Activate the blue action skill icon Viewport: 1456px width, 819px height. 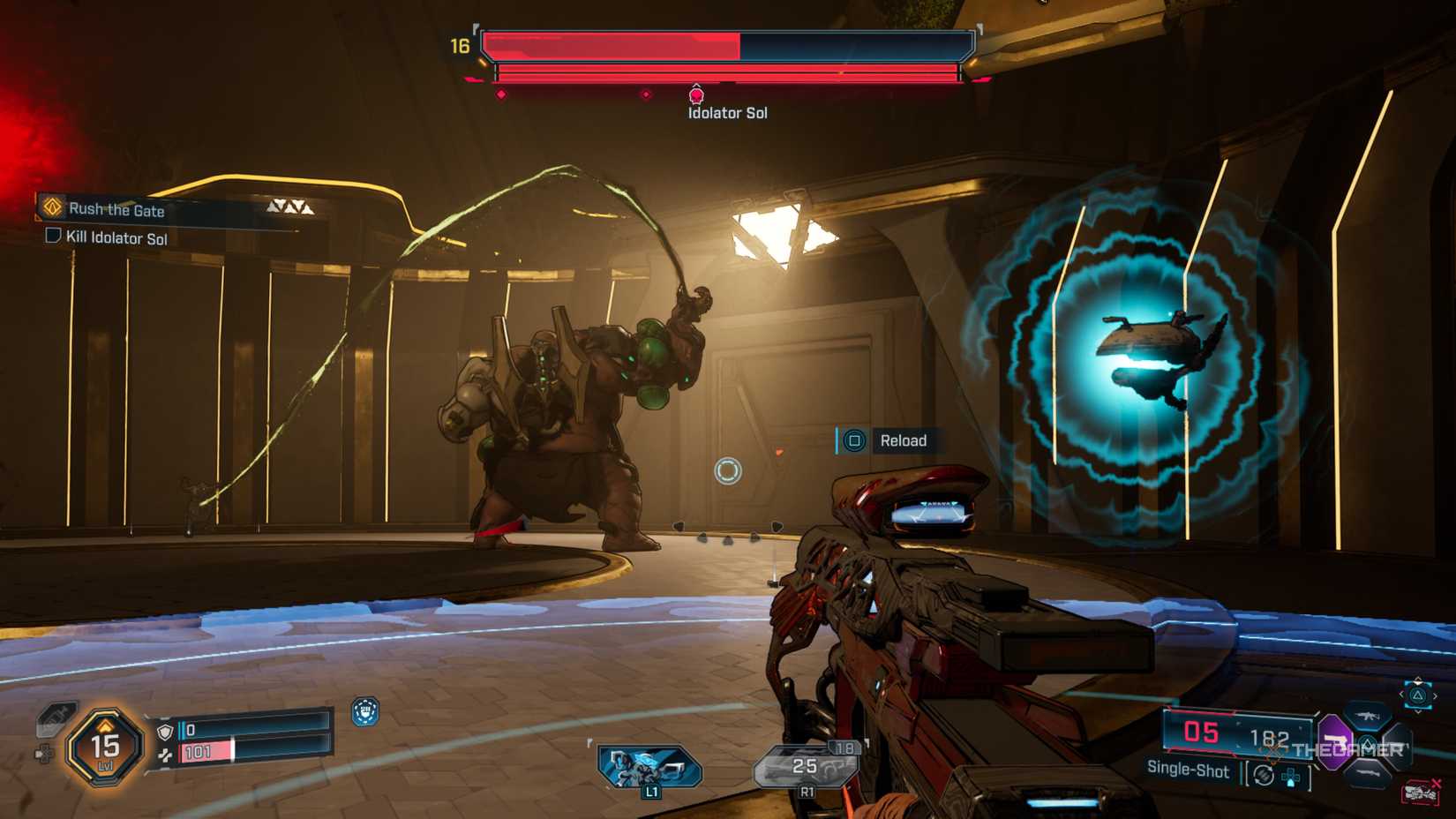(x=649, y=766)
